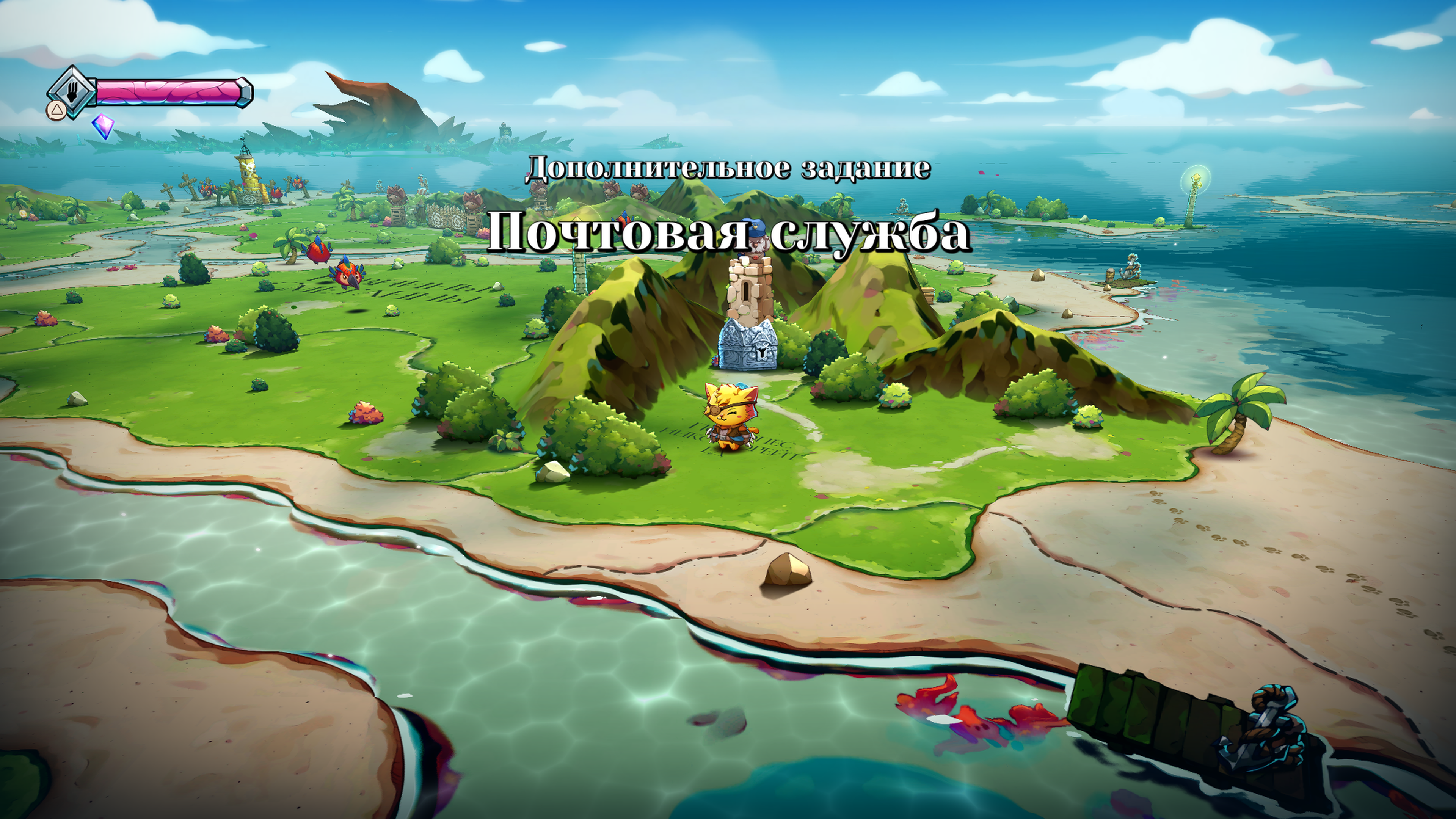Click the purple mana crystal icon

(x=103, y=126)
